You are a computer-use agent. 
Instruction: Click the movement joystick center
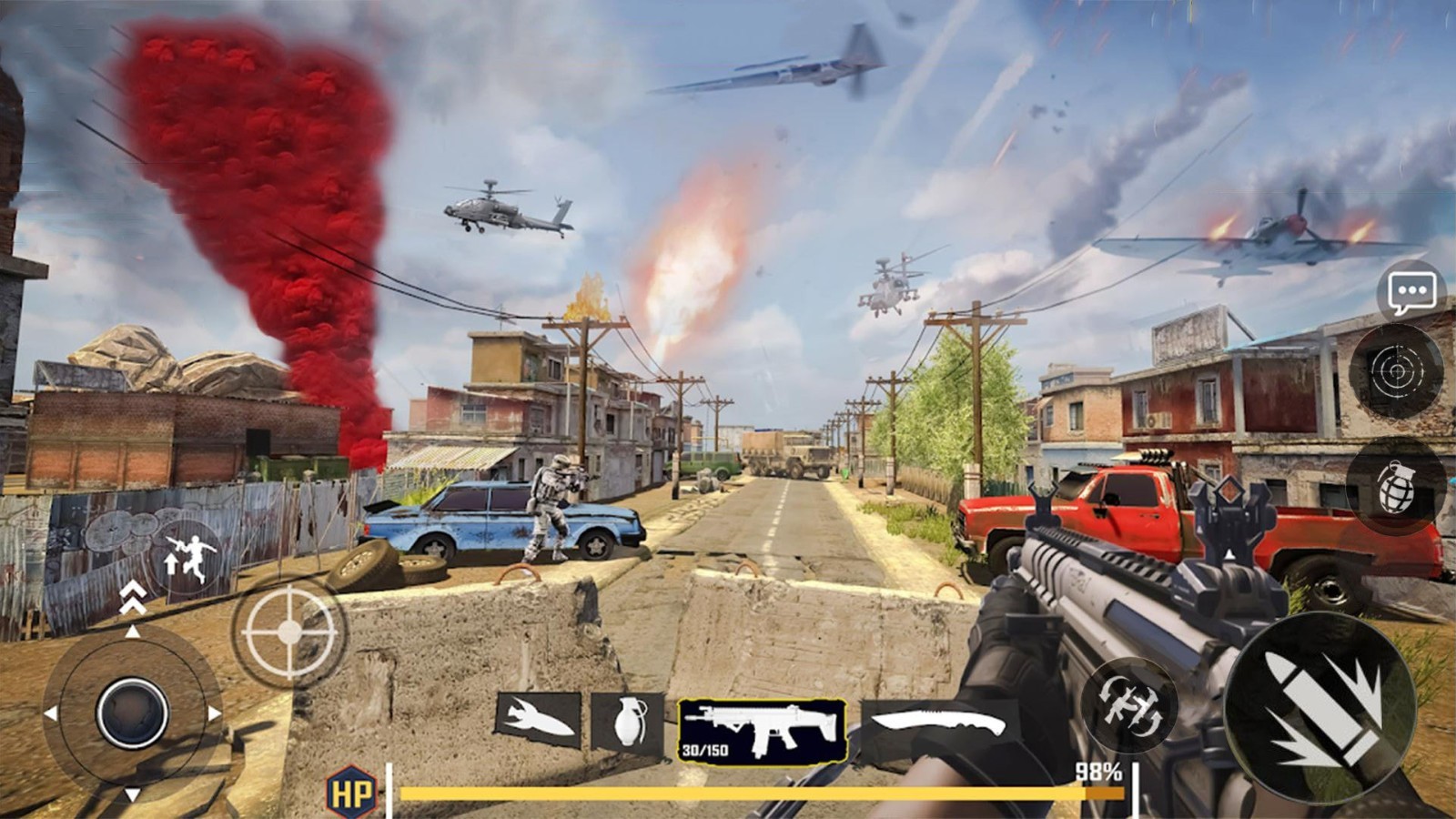132,713
